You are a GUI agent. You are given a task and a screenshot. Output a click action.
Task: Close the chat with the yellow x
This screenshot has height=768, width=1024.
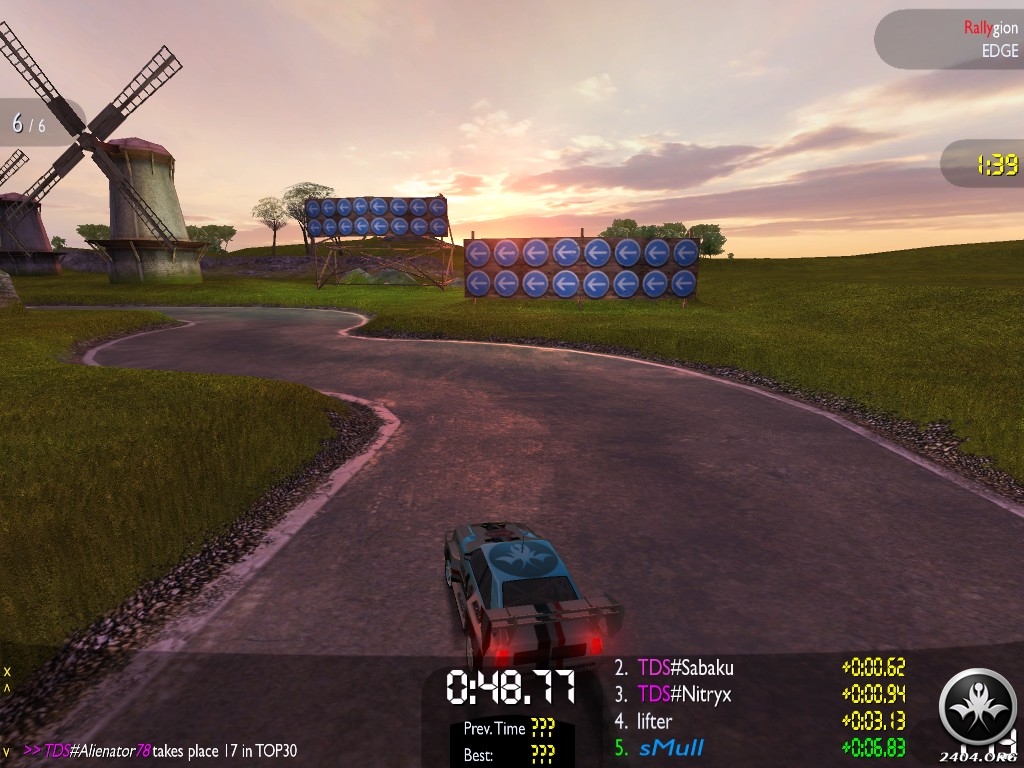[x=7, y=671]
